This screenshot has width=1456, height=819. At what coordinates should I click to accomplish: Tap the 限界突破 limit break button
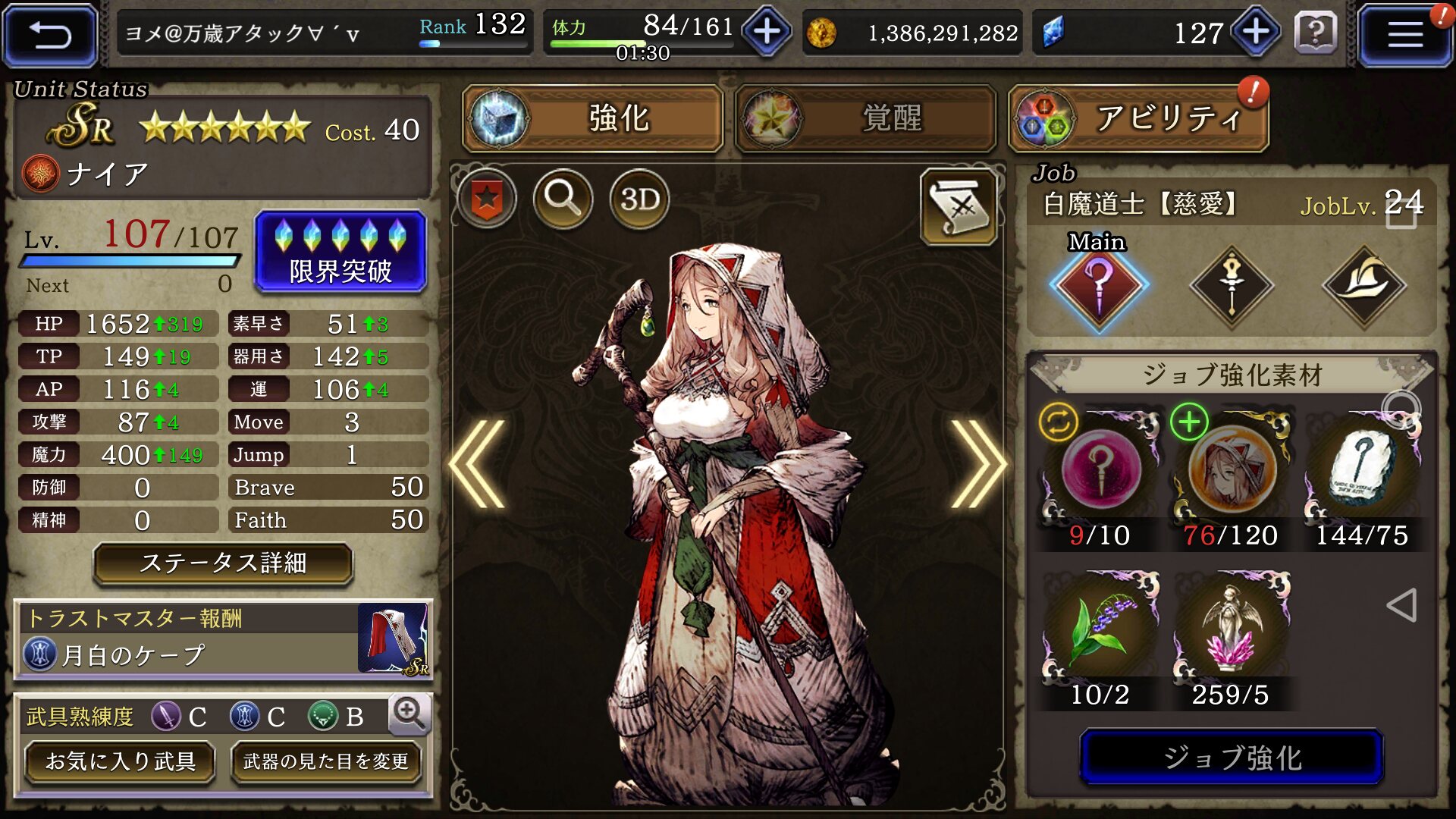coord(340,252)
